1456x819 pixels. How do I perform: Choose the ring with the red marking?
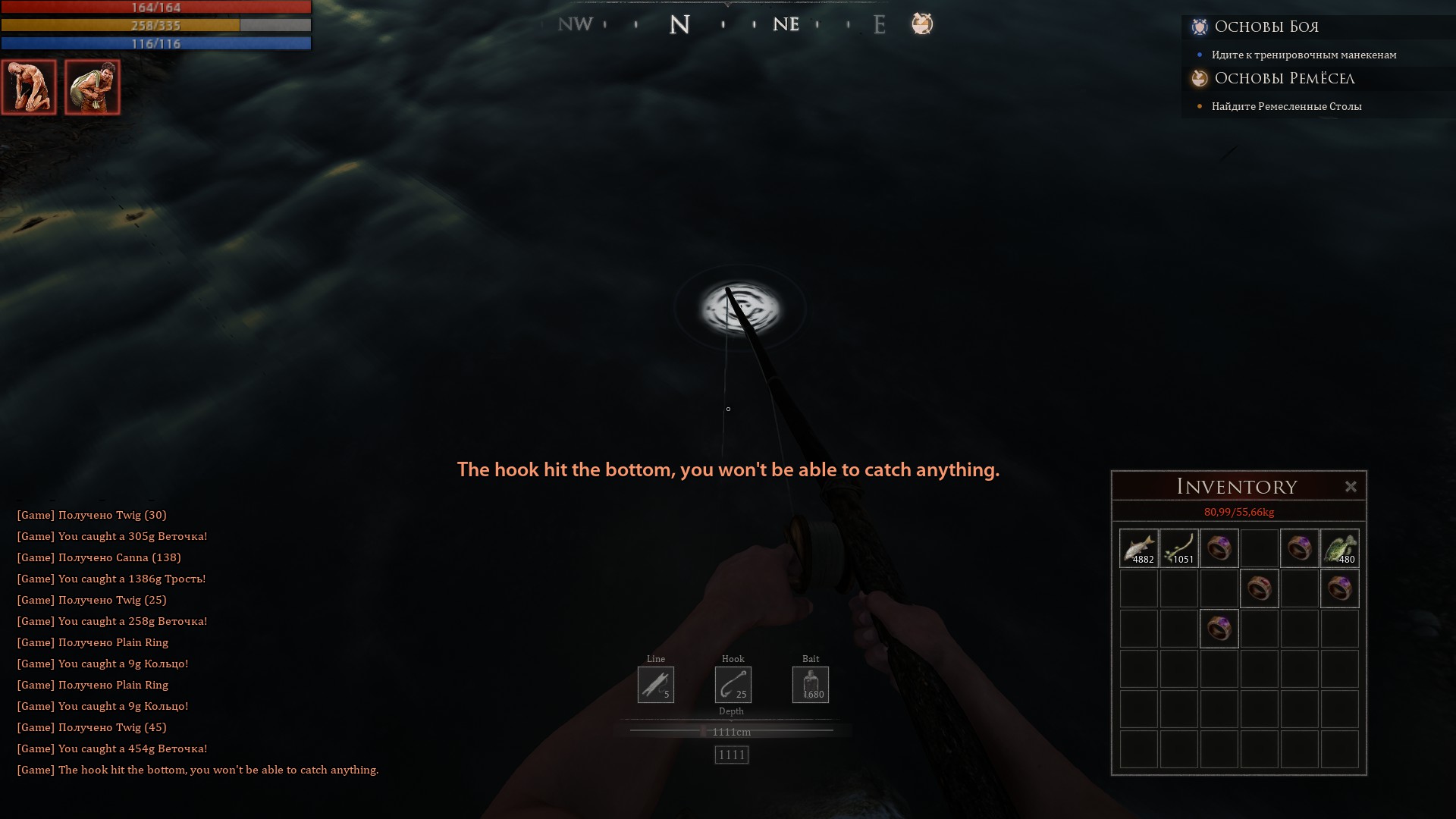(x=1259, y=588)
